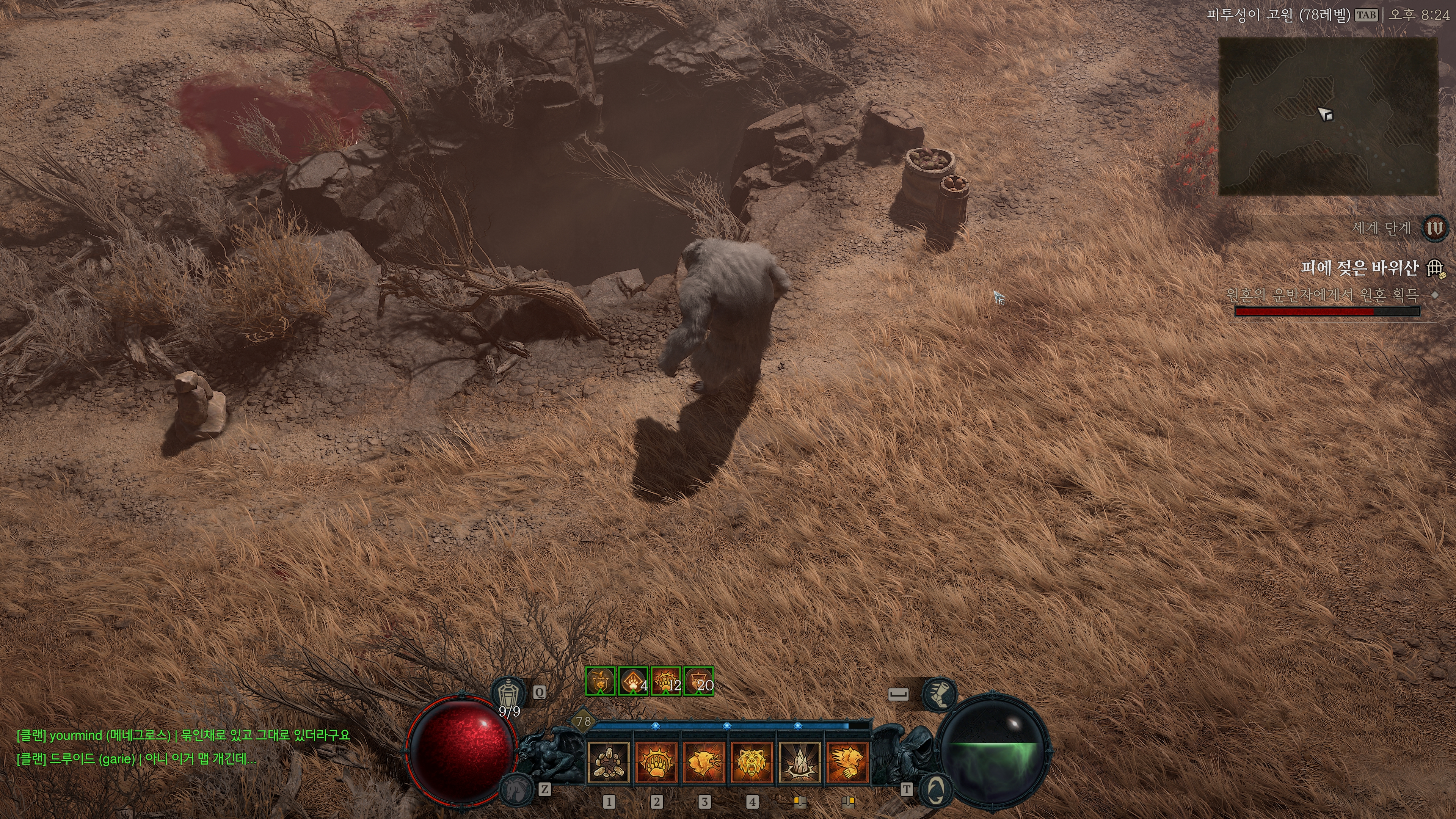Inspect the paw buff showing 4
The height and width of the screenshot is (819, 1456).
(633, 681)
